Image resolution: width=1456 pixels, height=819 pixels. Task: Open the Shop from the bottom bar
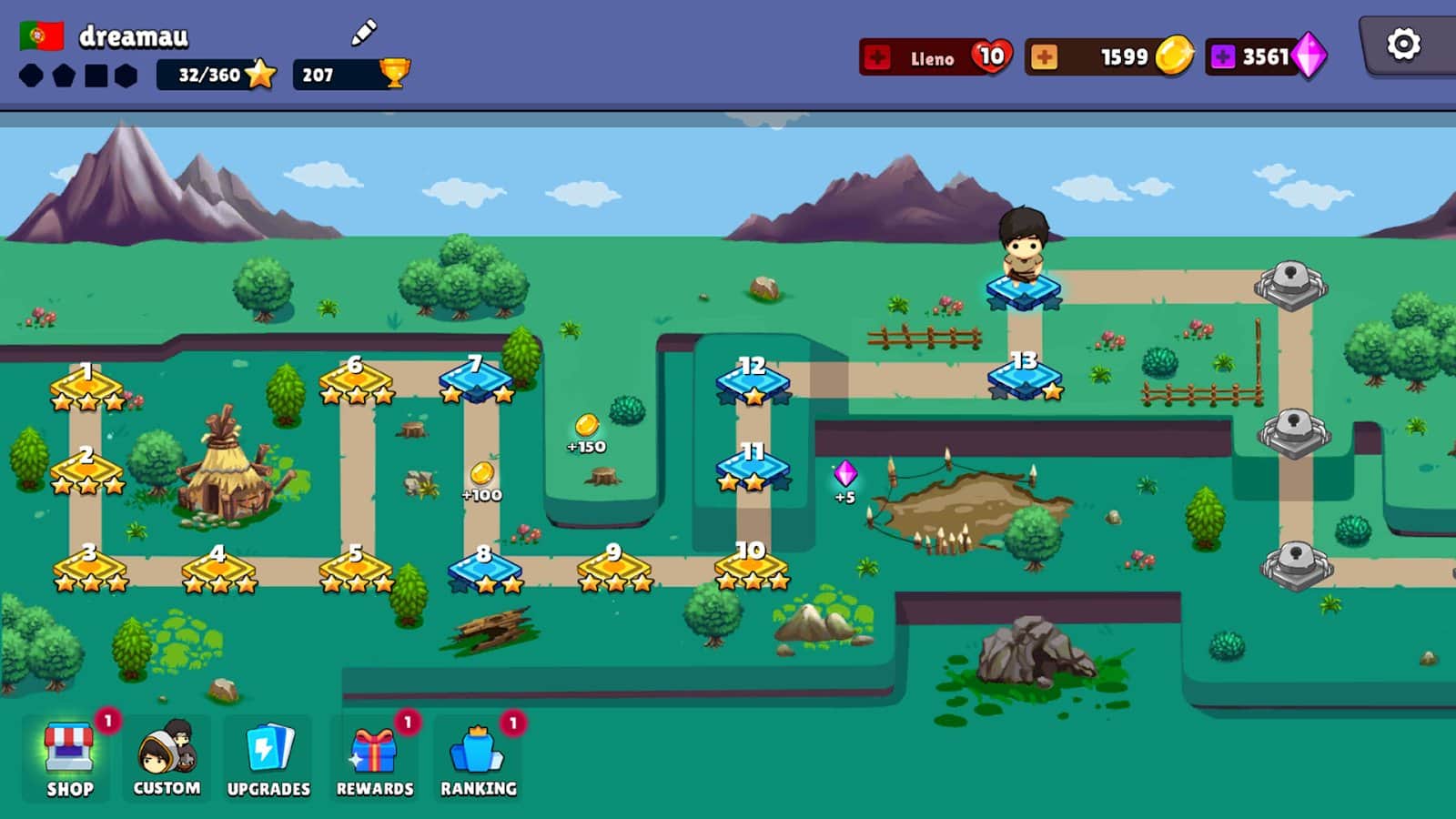coord(68,755)
